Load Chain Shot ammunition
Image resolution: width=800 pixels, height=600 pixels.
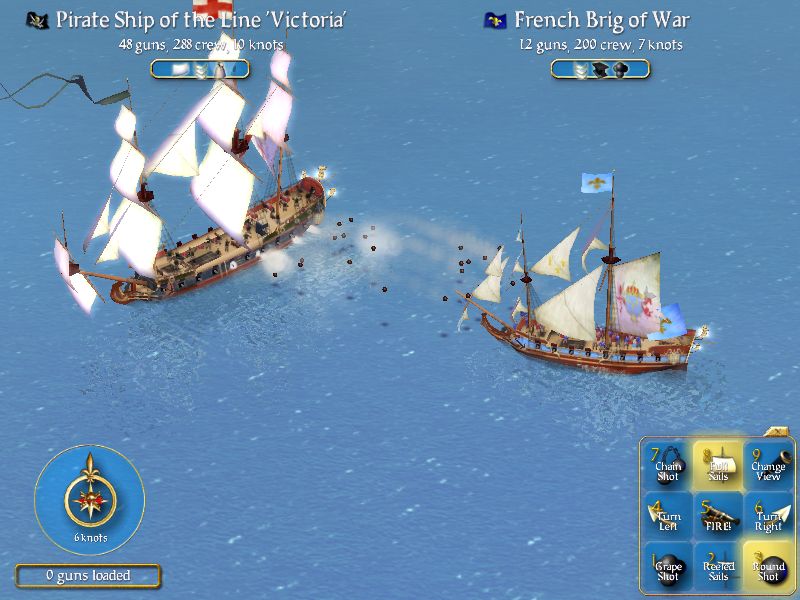[667, 466]
